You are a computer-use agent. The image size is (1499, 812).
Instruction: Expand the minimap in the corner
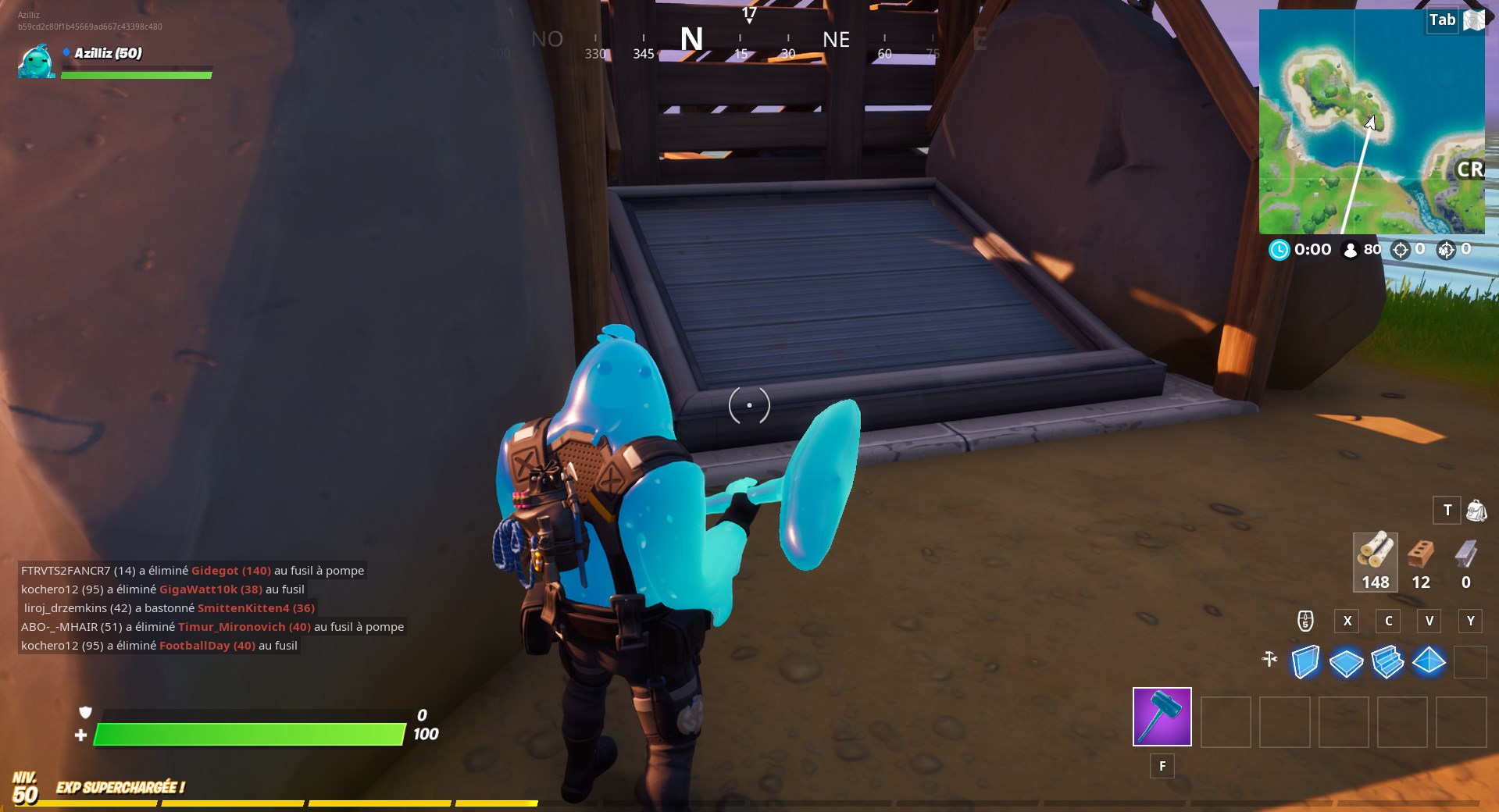1371,121
